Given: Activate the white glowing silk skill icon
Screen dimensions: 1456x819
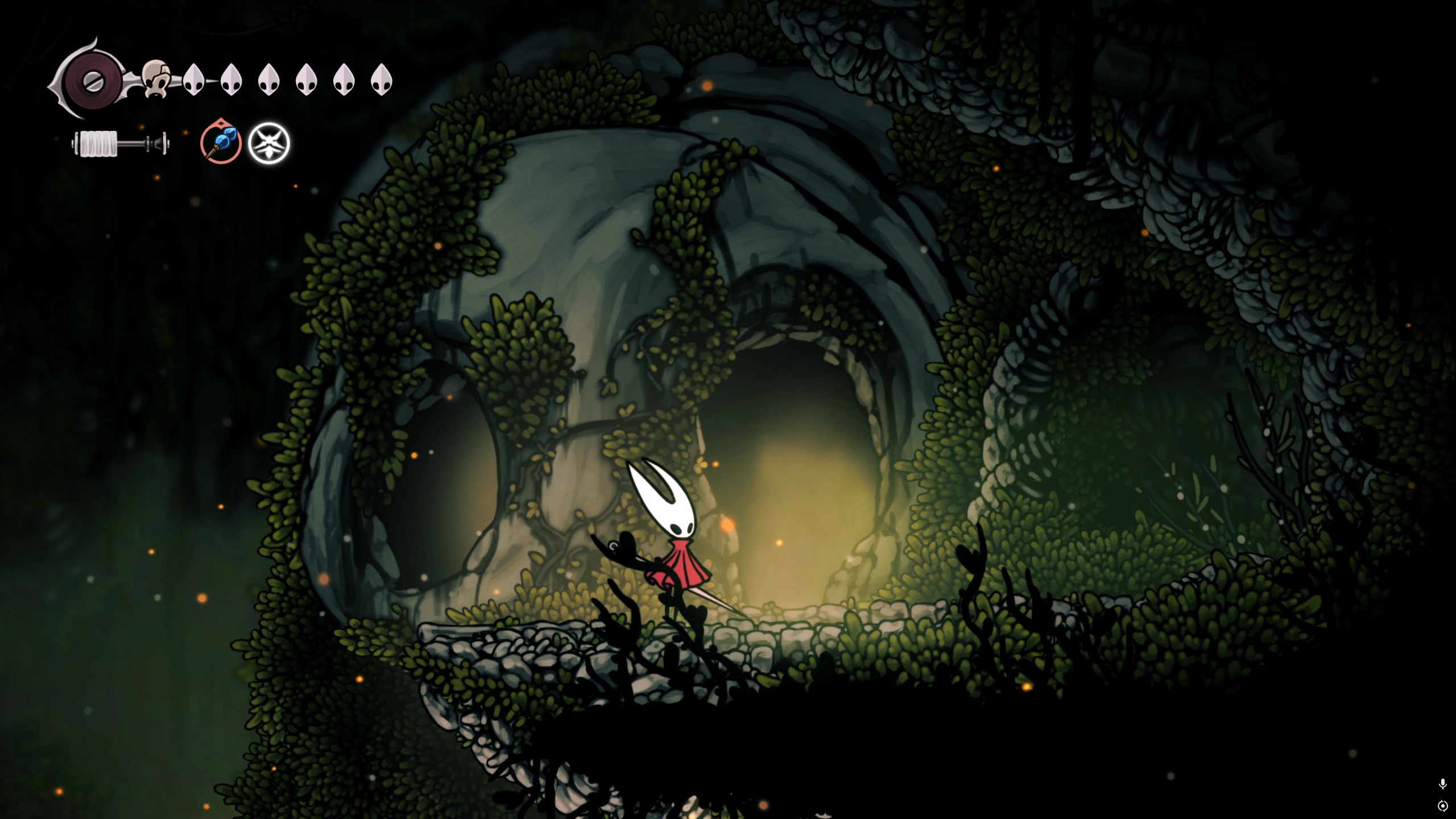Looking at the screenshot, I should pyautogui.click(x=269, y=143).
